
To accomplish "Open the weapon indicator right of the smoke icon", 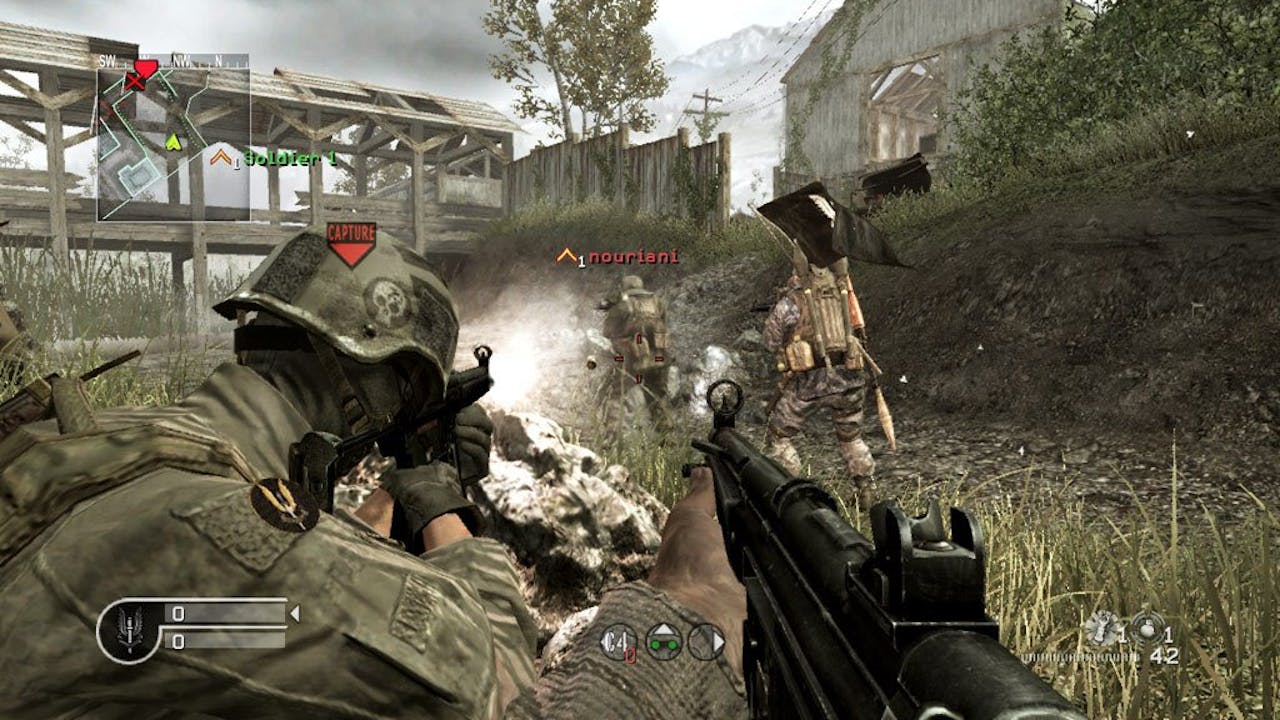I will [x=706, y=641].
